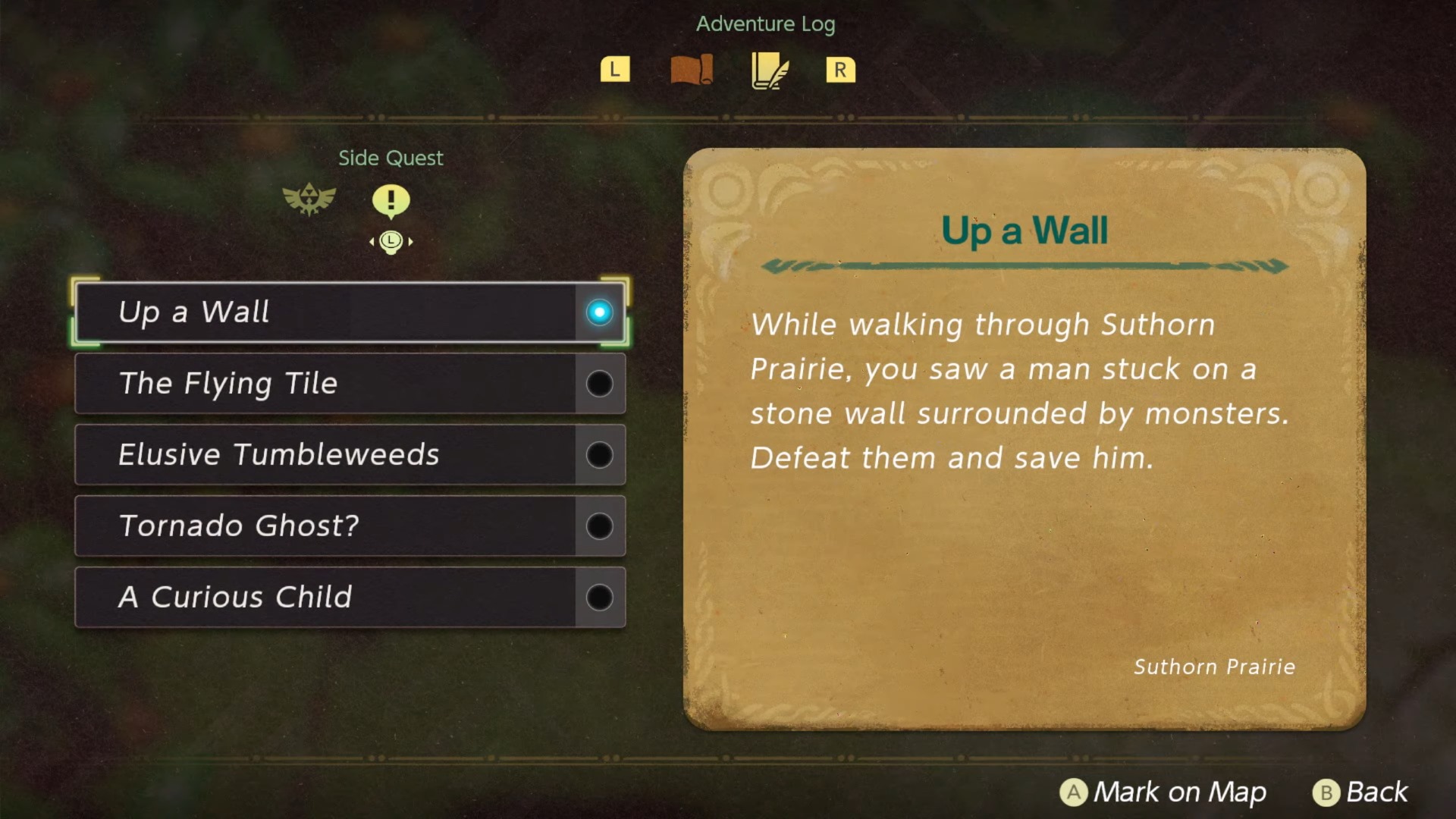Switch to the main quest crest tab
1456x819 pixels.
click(x=309, y=200)
